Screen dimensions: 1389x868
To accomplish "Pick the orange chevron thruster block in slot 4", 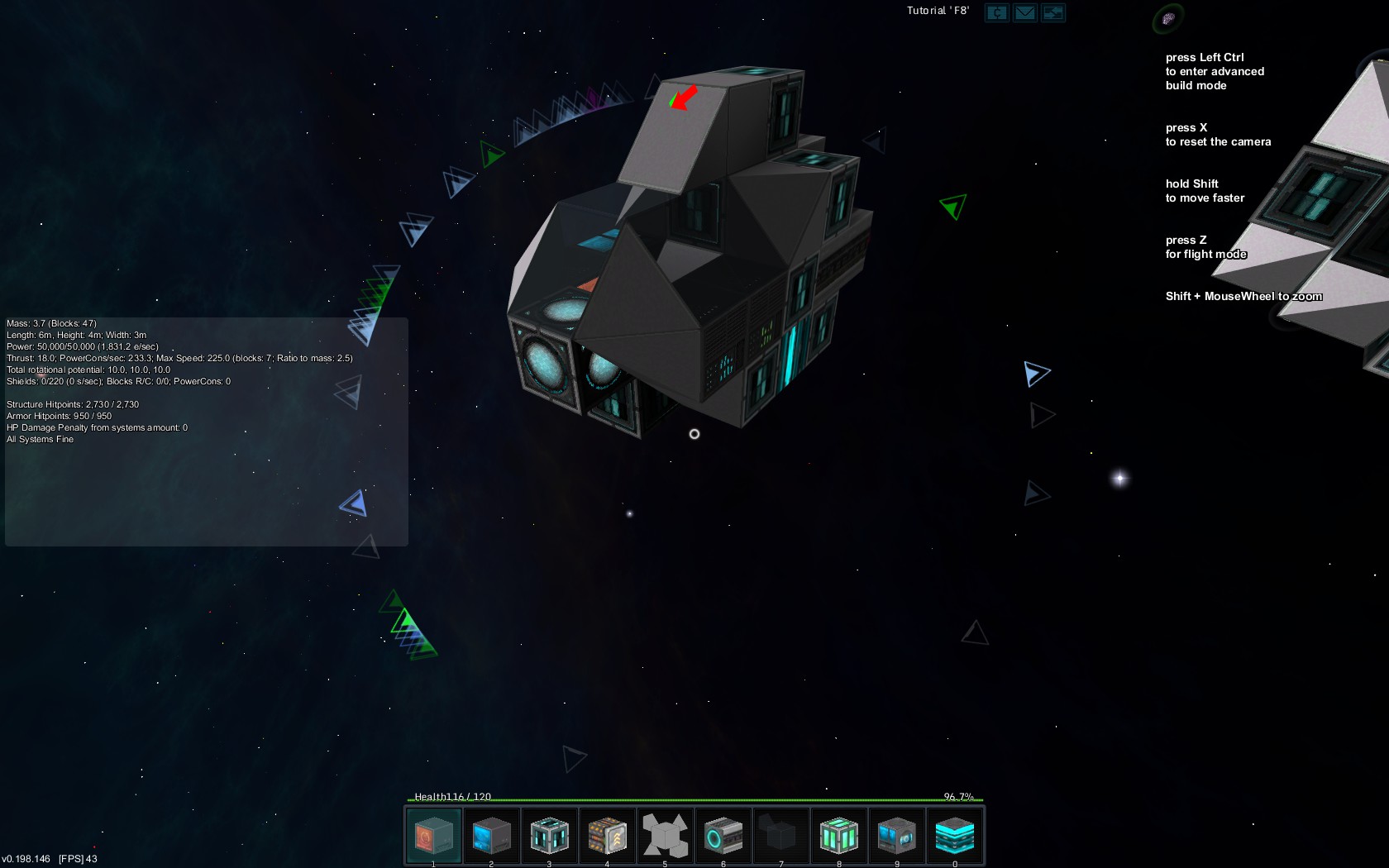I will click(x=607, y=836).
